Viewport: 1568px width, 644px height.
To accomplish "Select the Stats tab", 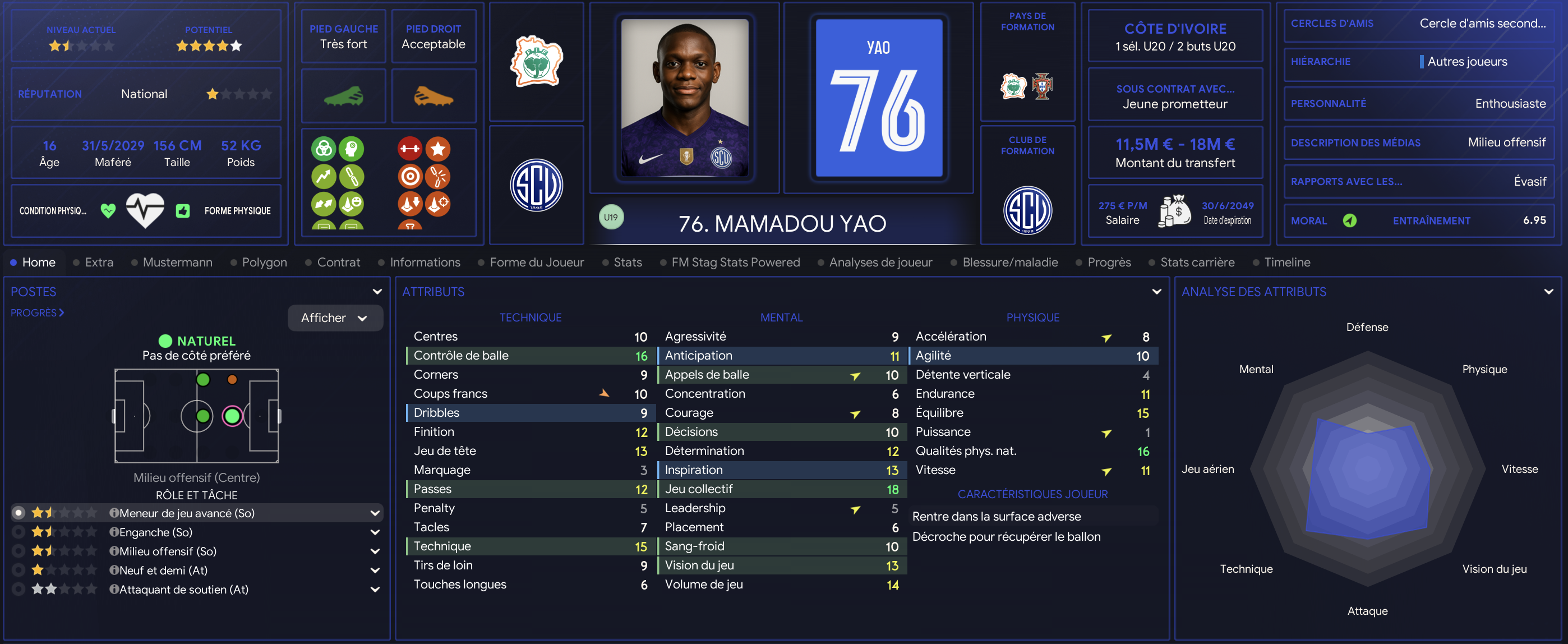I will pos(627,263).
